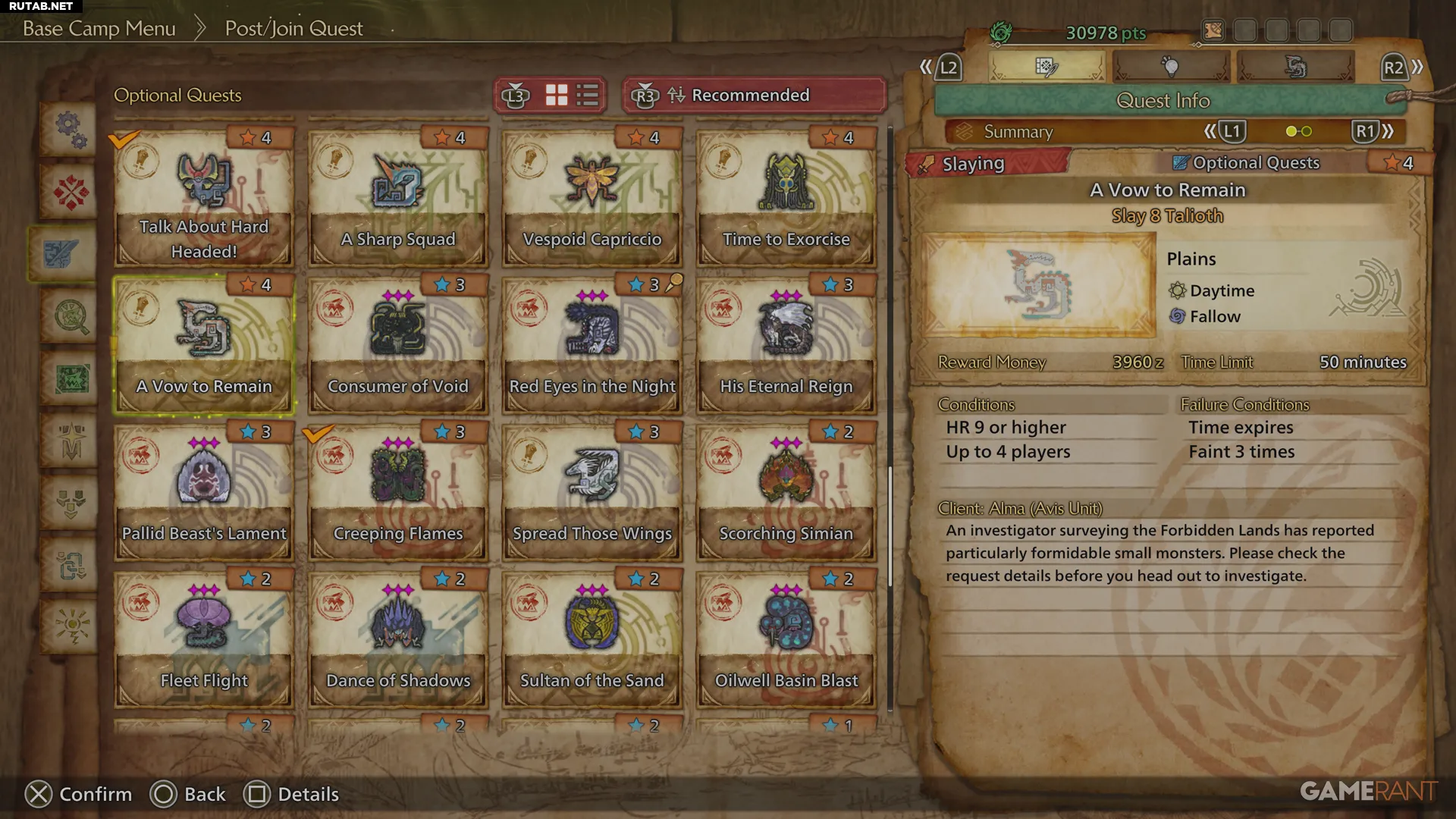Image resolution: width=1456 pixels, height=819 pixels.
Task: Open the gears category in the sidebar
Action: pos(70,129)
